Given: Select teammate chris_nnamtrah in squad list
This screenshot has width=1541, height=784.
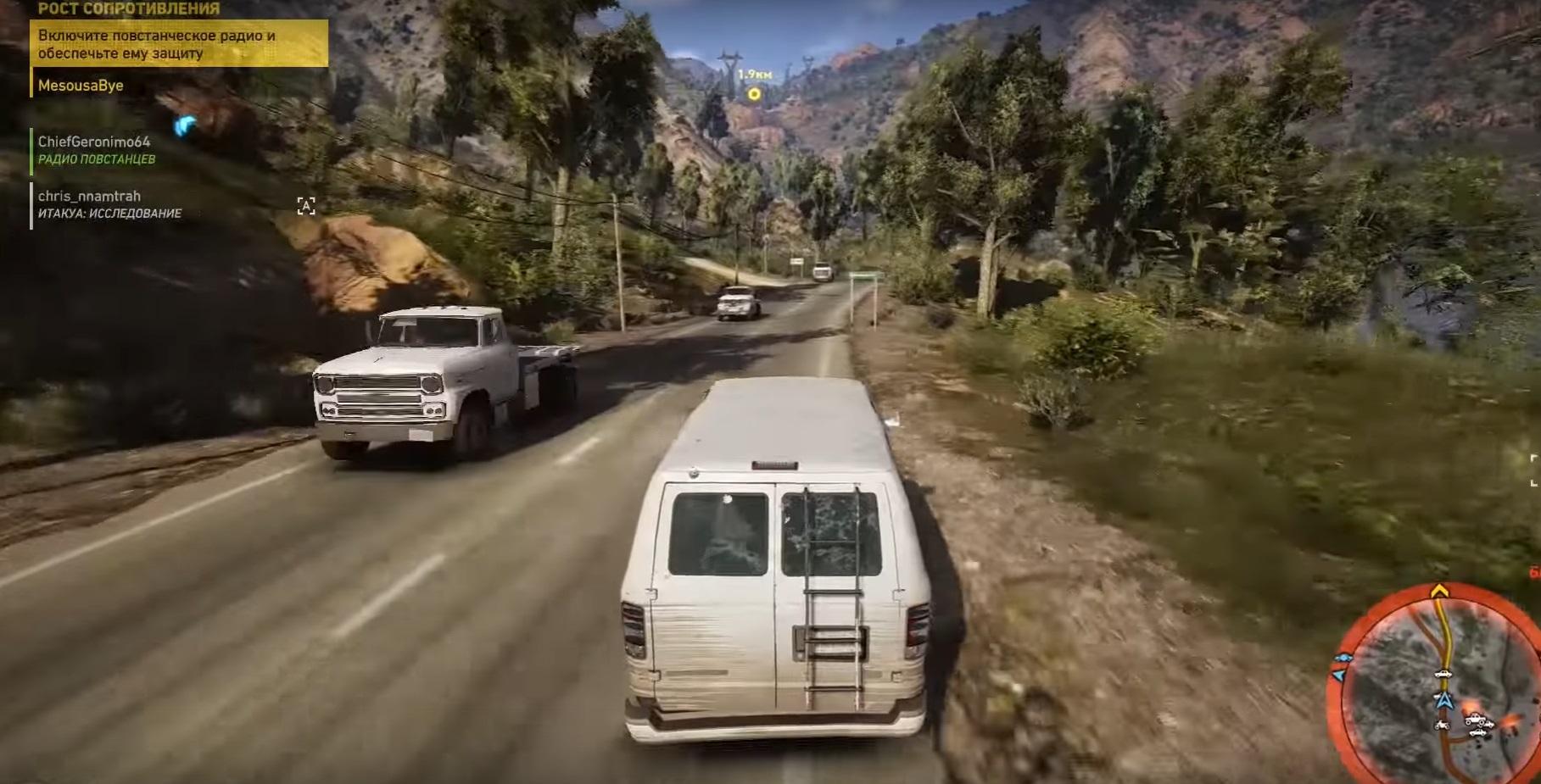Looking at the screenshot, I should pyautogui.click(x=90, y=197).
